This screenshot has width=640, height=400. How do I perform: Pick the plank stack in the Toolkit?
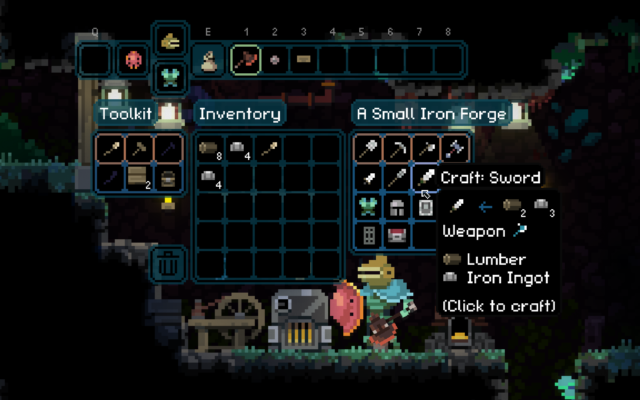pos(140,178)
